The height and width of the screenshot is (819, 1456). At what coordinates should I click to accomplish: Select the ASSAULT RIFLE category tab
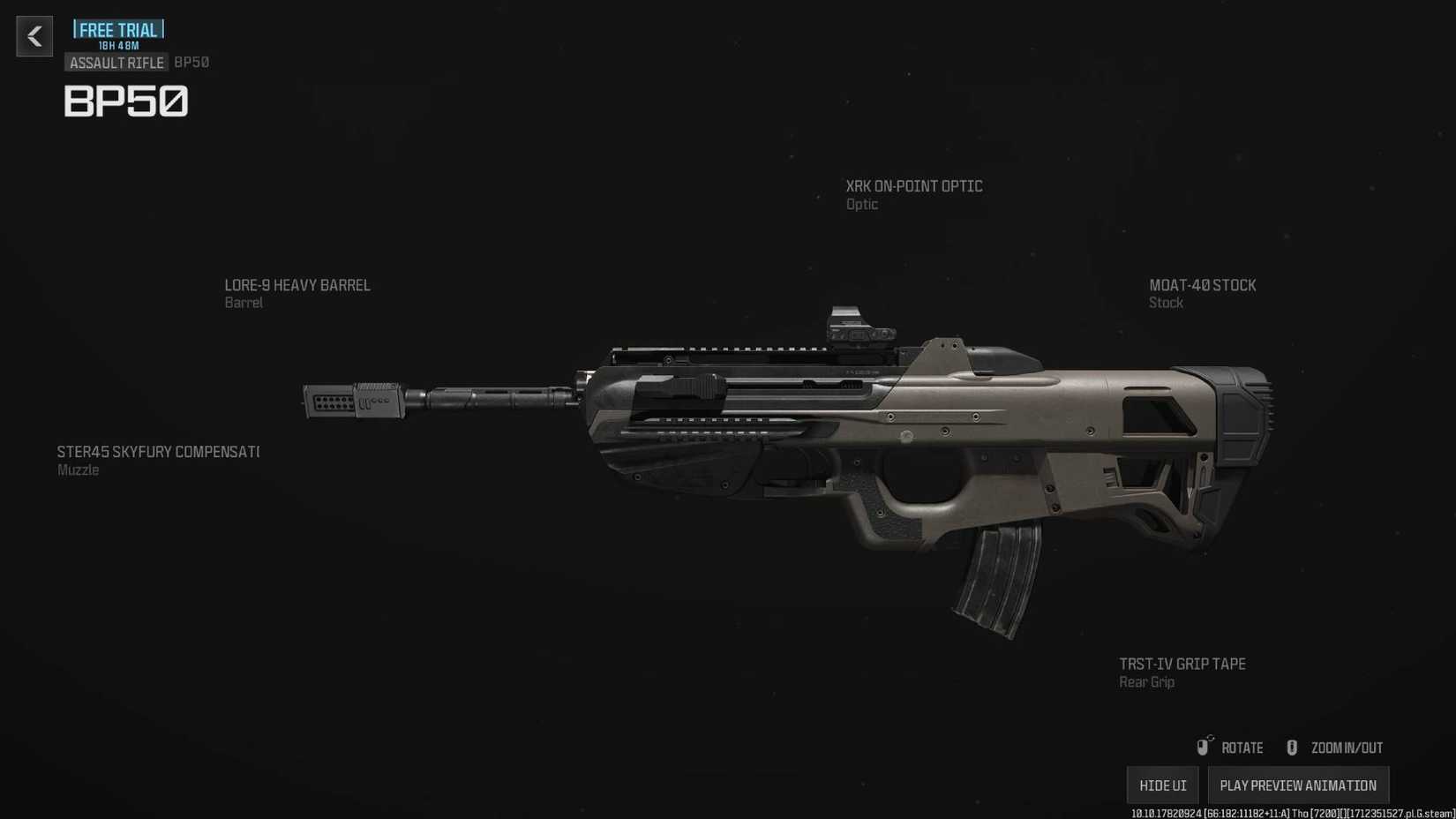[116, 62]
